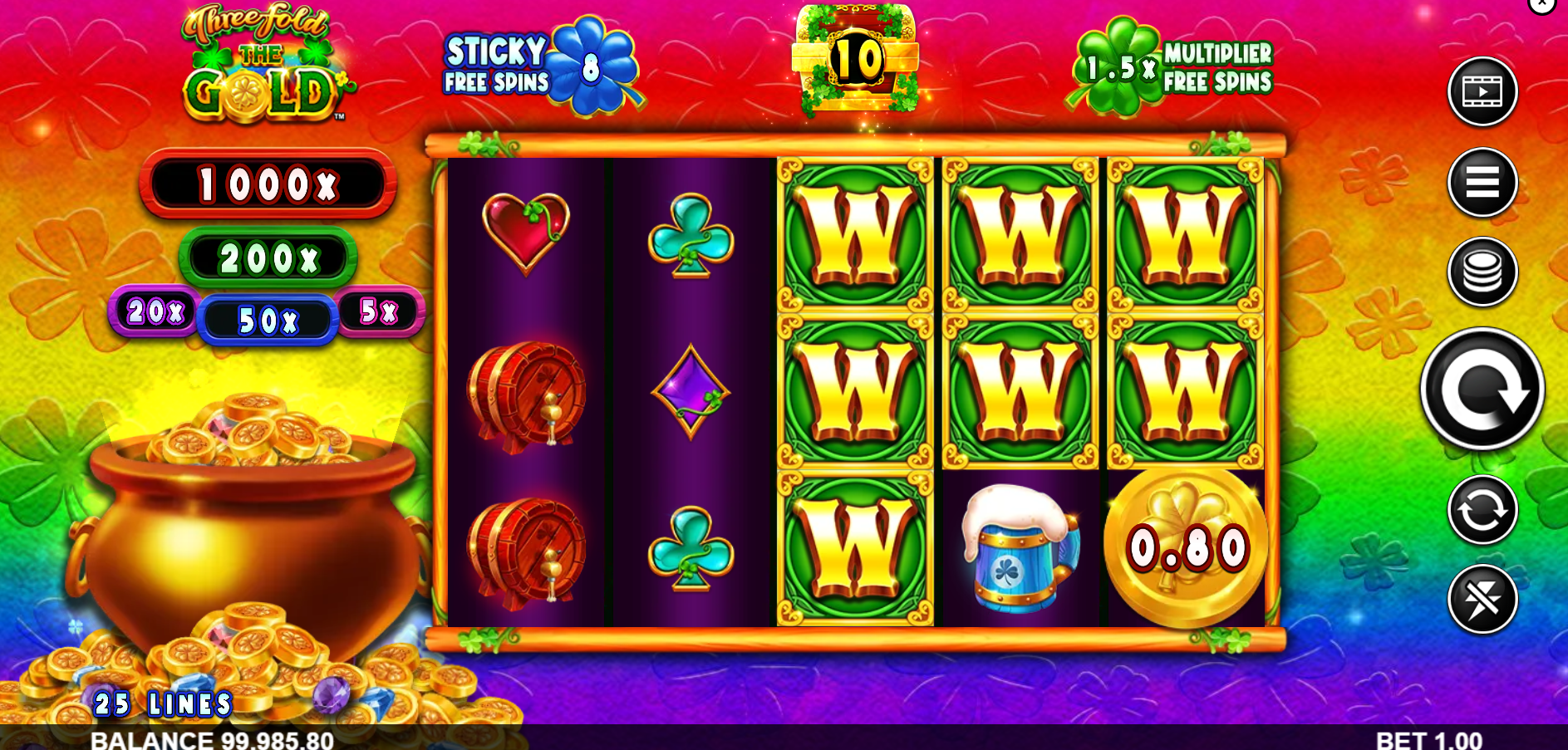1568x750 pixels.
Task: Open the hamburger menu
Action: pos(1482,182)
